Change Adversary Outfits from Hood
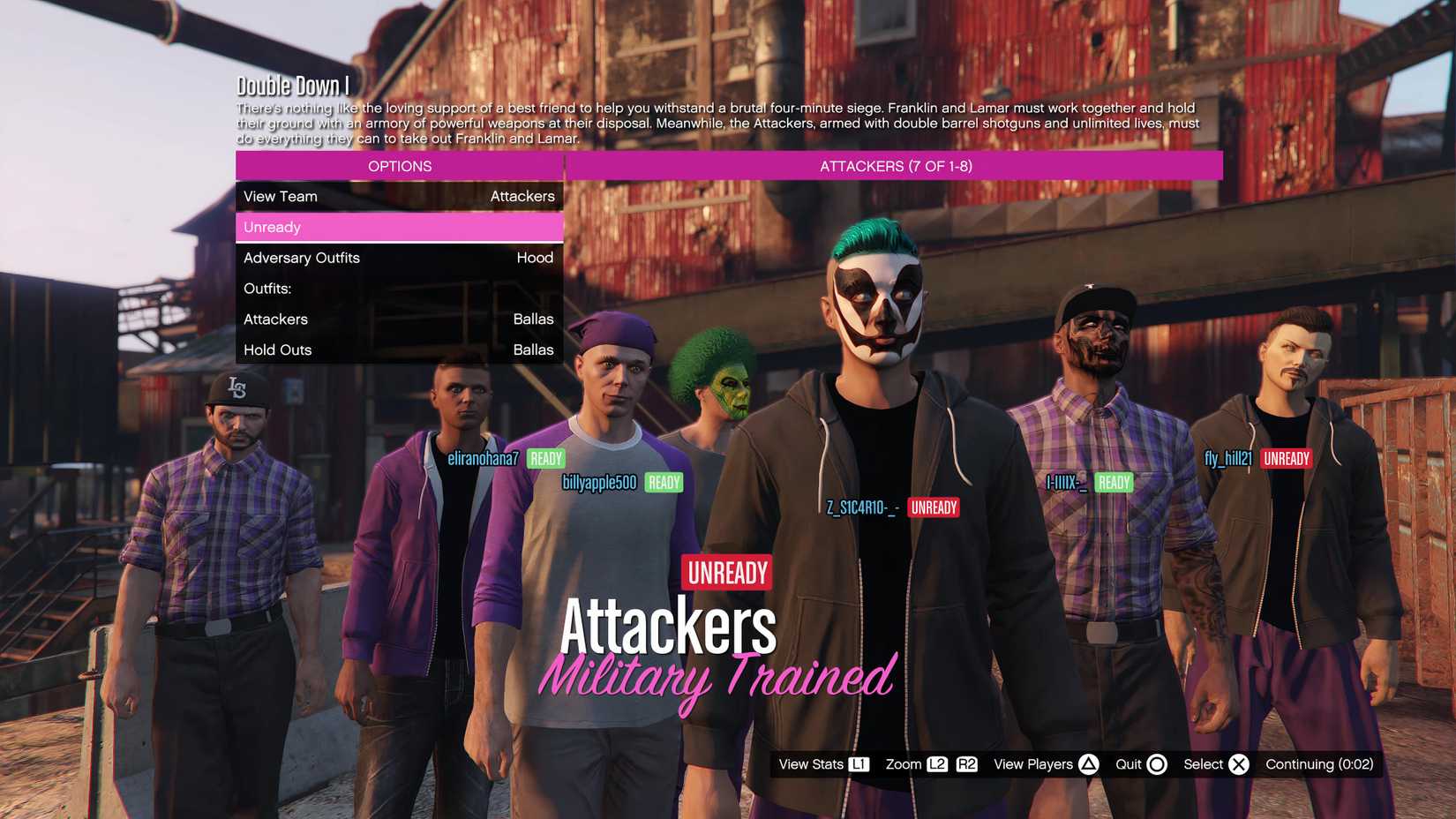This screenshot has height=819, width=1456. [x=399, y=258]
